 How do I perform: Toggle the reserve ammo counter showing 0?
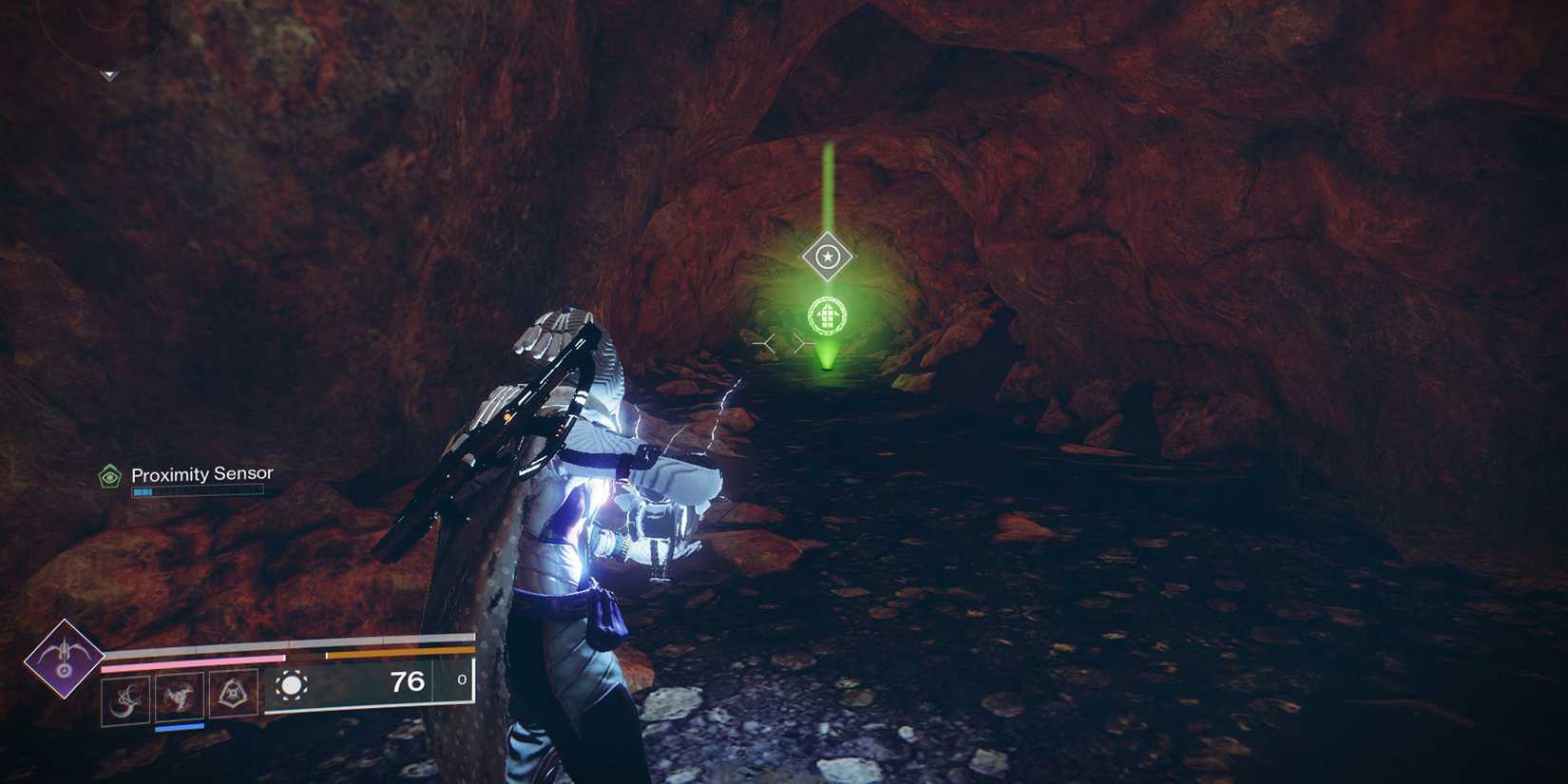[462, 681]
